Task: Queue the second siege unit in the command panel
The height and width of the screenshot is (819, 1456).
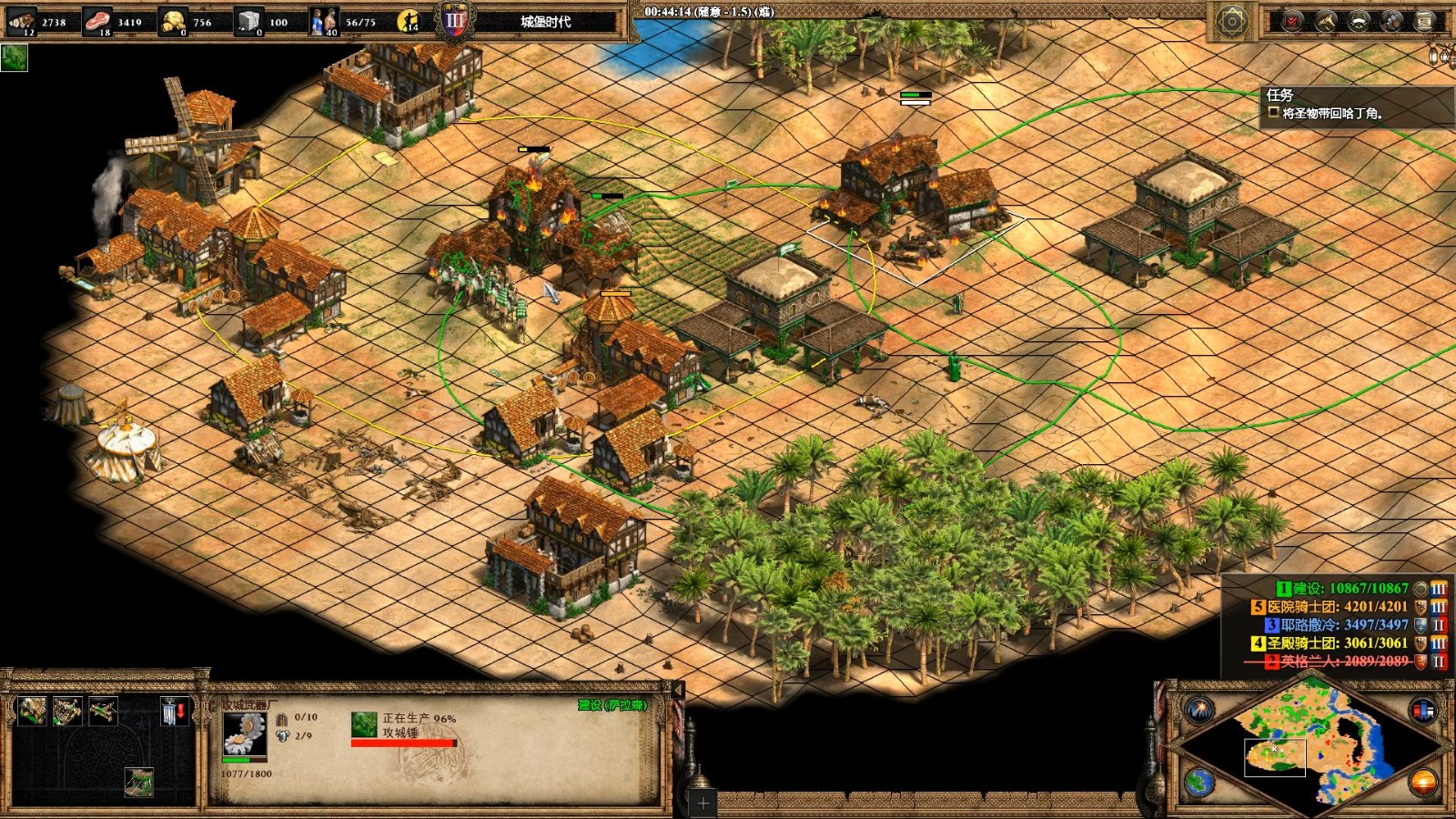Action: (67, 711)
